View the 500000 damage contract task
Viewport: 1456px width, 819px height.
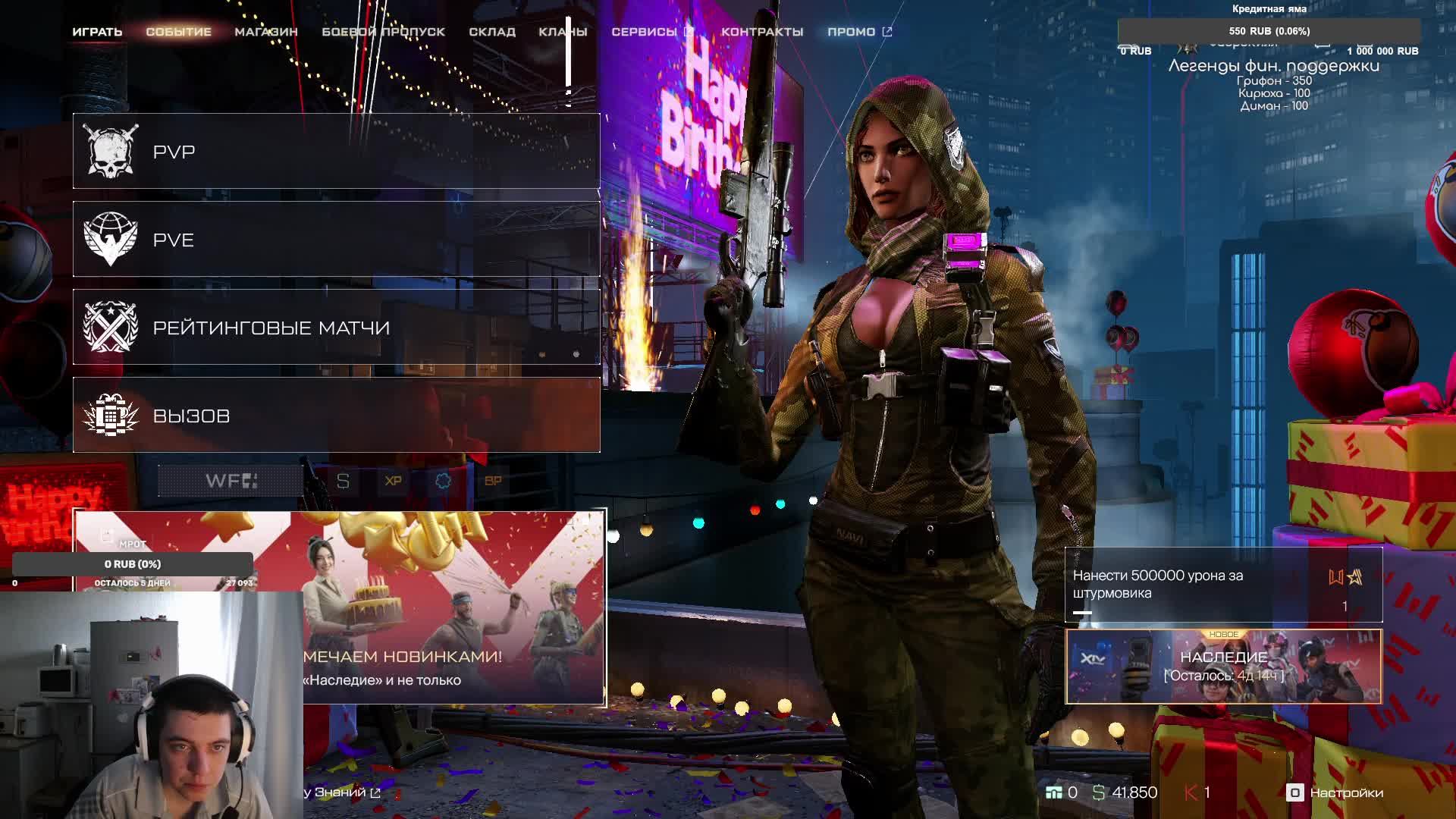coord(1223,585)
